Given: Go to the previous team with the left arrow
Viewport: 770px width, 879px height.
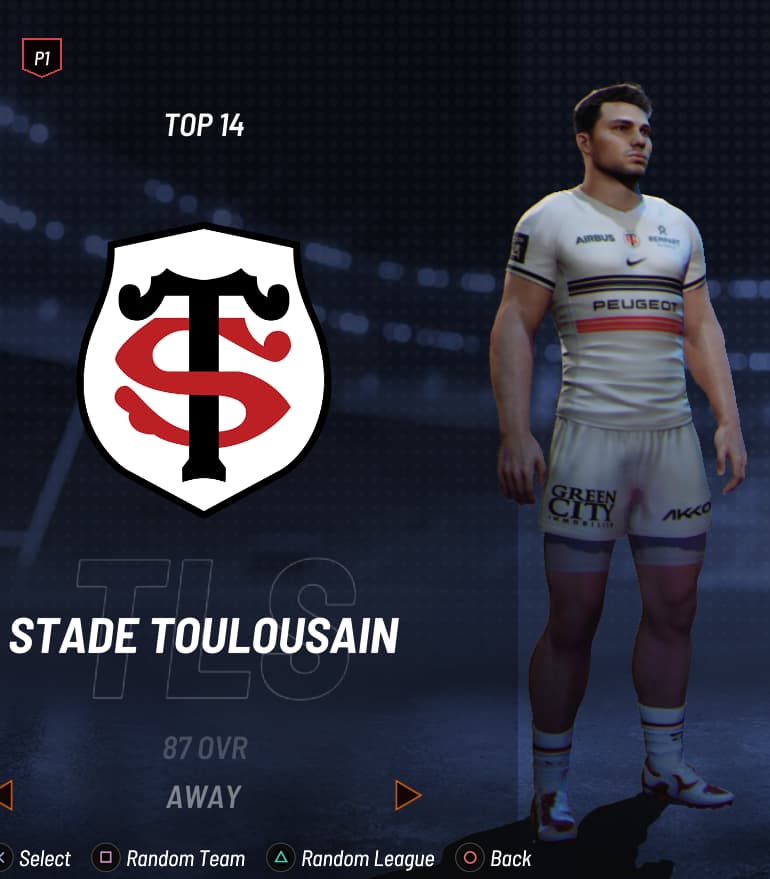Looking at the screenshot, I should pos(5,796).
